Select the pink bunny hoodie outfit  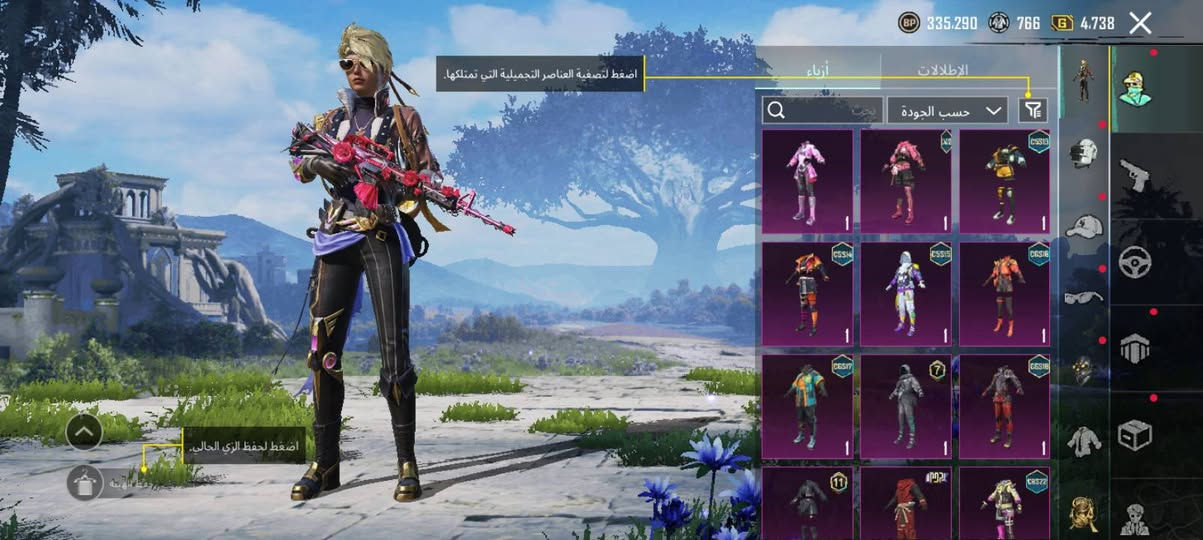click(x=807, y=181)
